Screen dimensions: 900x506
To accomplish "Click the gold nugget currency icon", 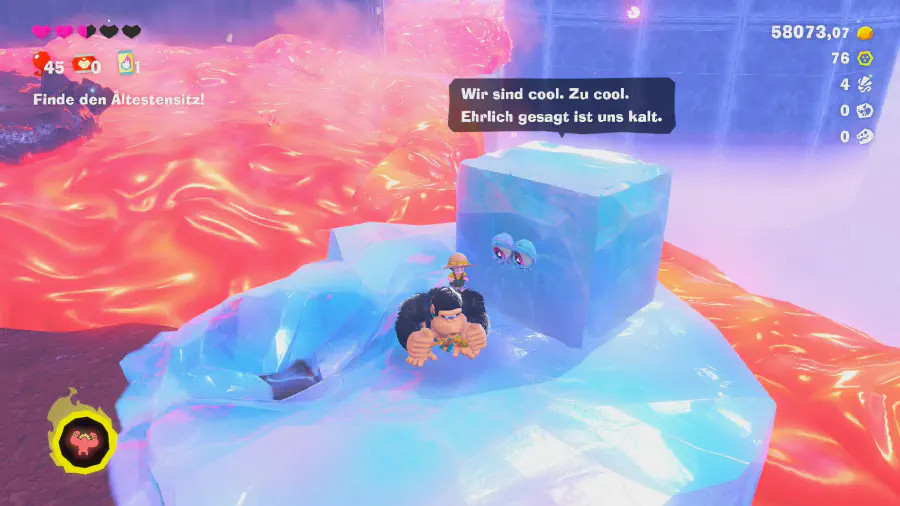I will tap(865, 33).
